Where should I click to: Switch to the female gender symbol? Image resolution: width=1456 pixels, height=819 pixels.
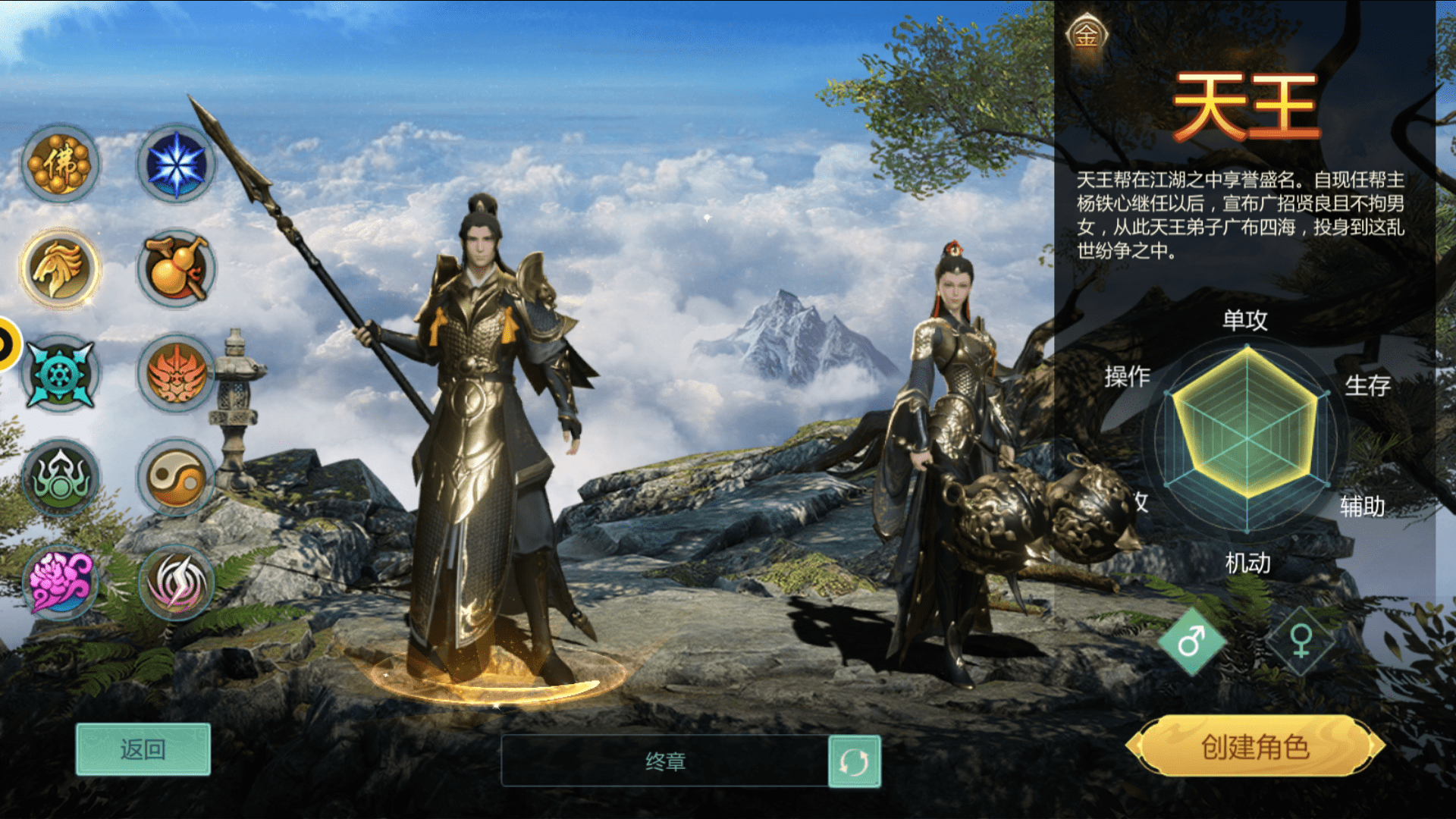(x=1301, y=642)
